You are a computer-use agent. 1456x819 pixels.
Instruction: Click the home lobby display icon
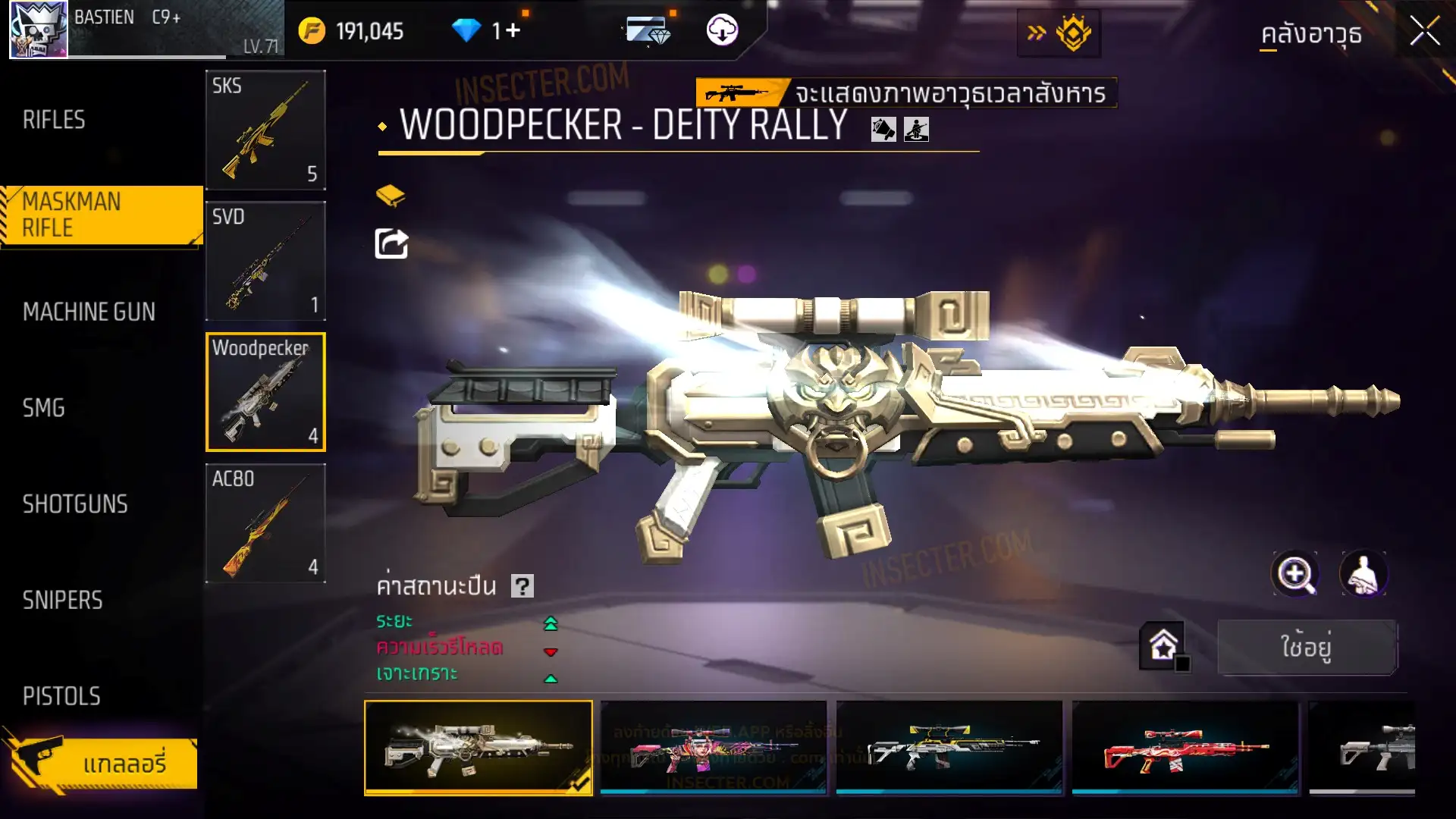pyautogui.click(x=1163, y=646)
